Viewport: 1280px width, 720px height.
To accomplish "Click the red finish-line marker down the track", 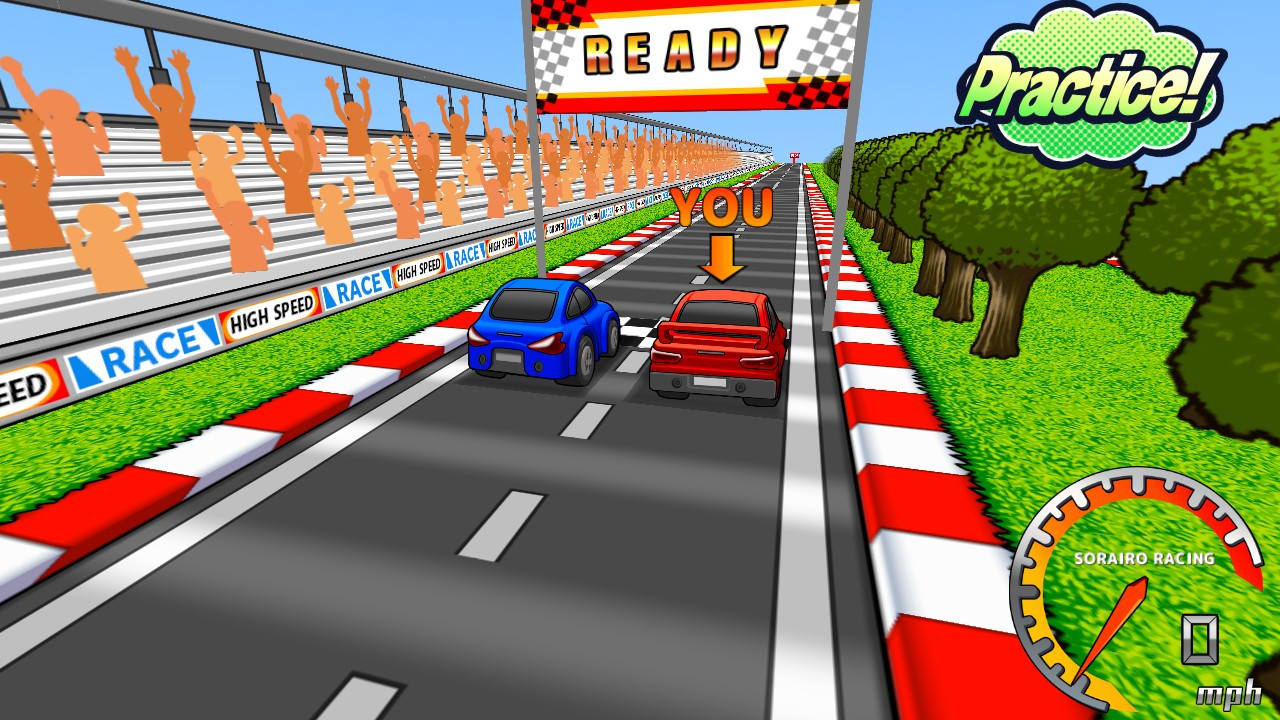I will tap(795, 155).
